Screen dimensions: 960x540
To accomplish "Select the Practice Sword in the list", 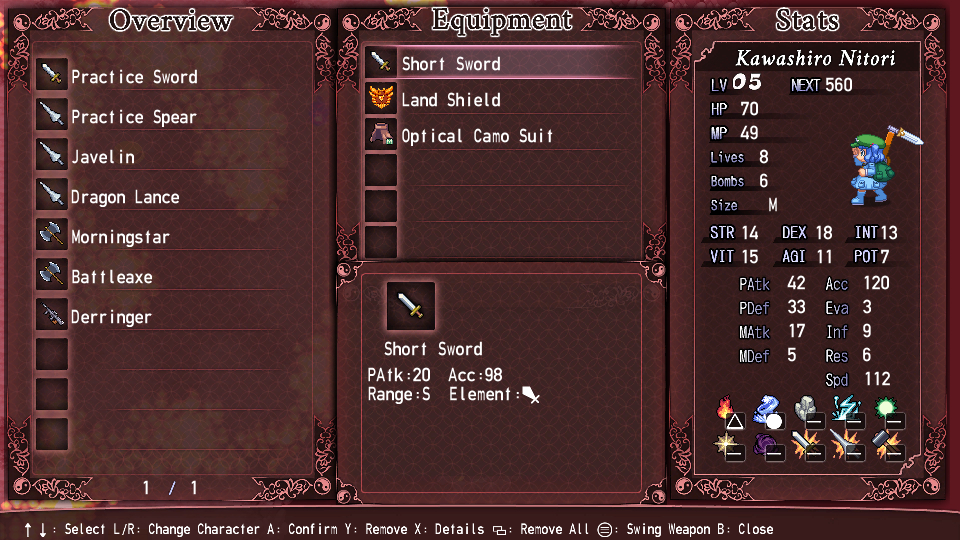I will (x=134, y=77).
